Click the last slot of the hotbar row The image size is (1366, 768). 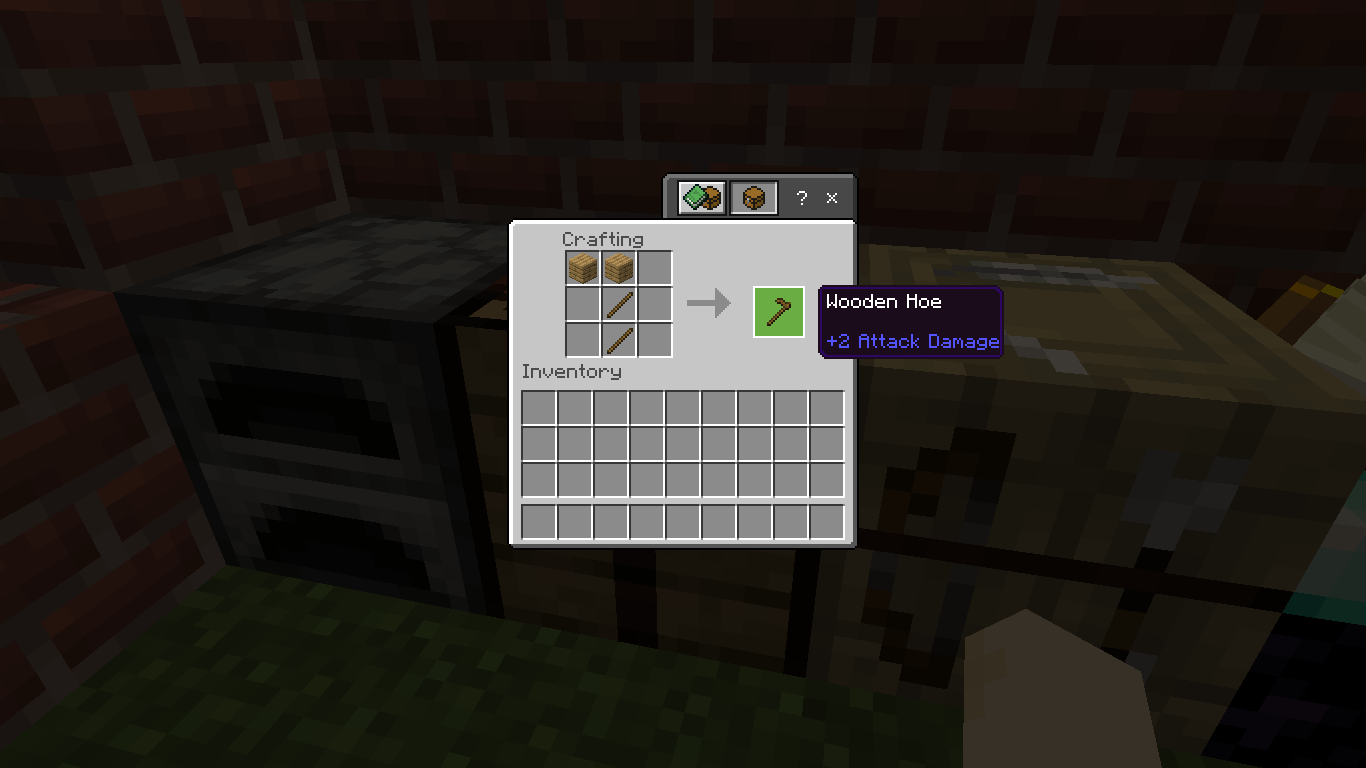coord(827,521)
